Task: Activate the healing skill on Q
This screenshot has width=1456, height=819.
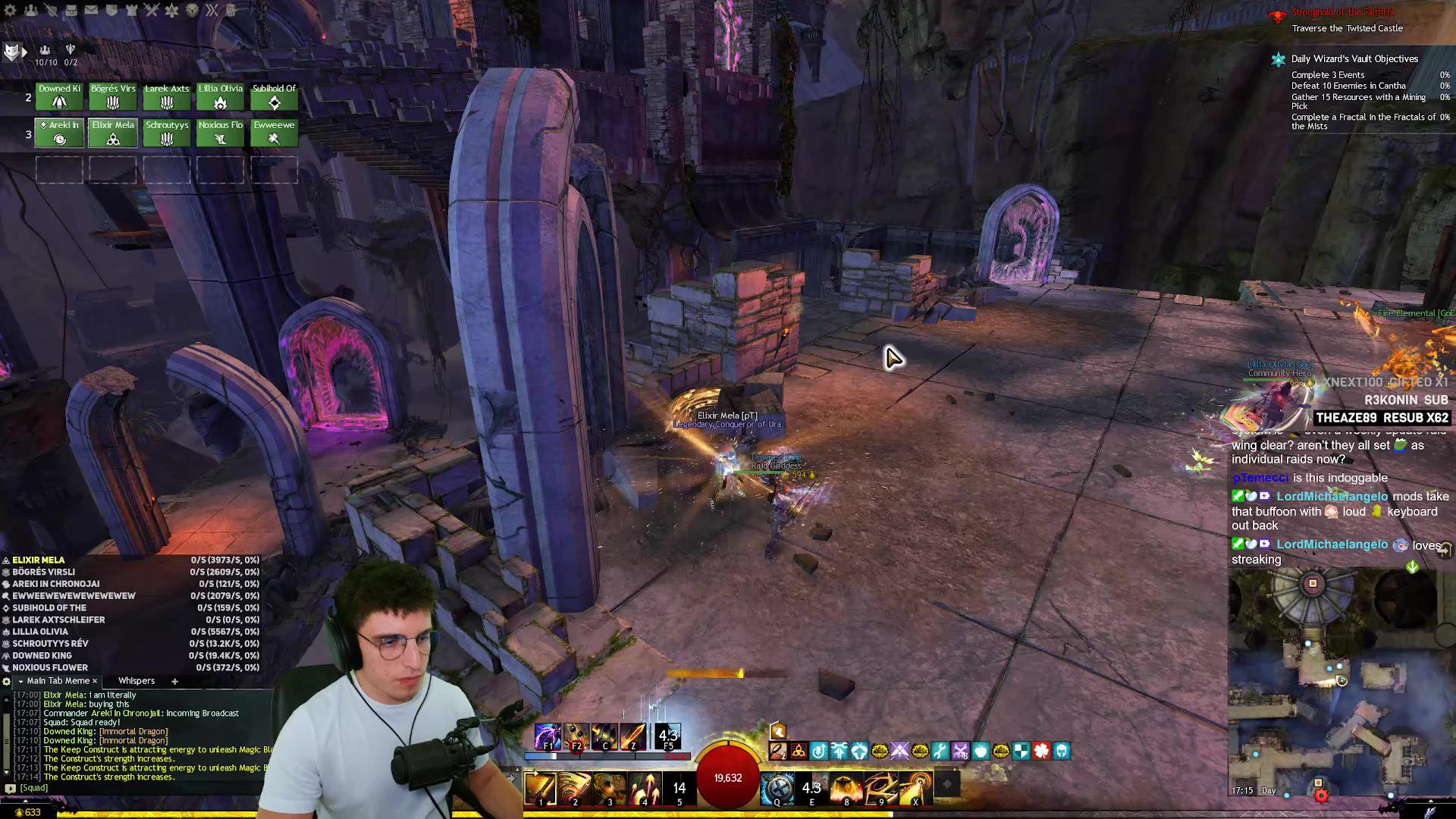Action: pyautogui.click(x=777, y=789)
